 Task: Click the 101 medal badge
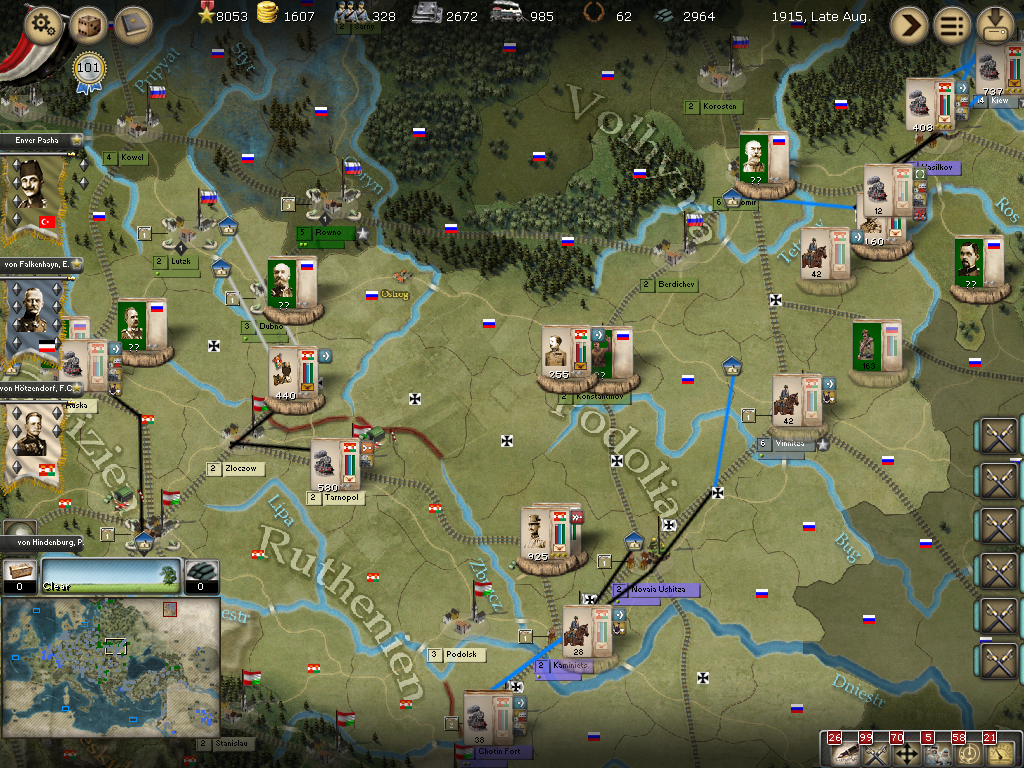[90, 71]
